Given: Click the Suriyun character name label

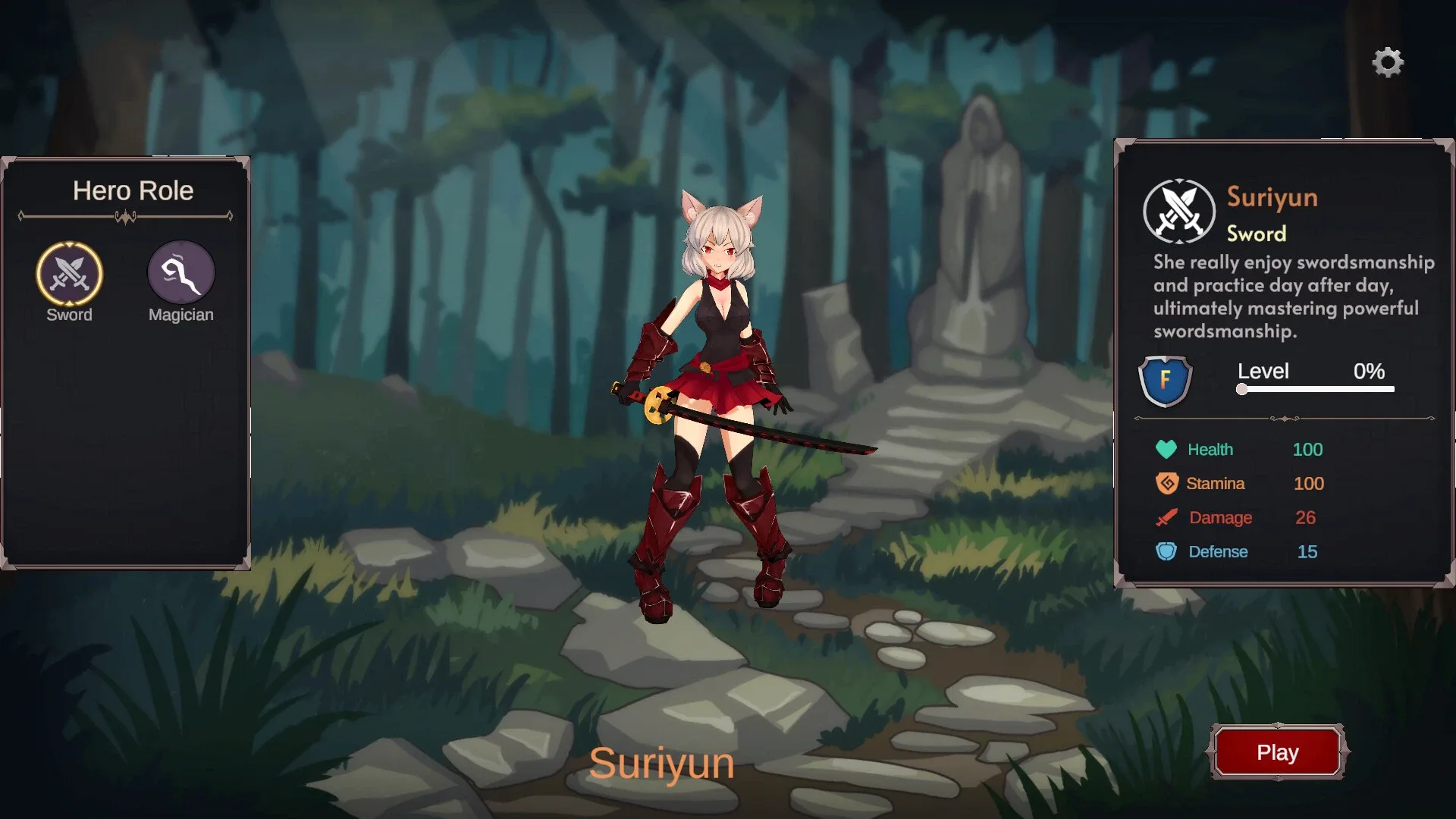Looking at the screenshot, I should [x=663, y=764].
